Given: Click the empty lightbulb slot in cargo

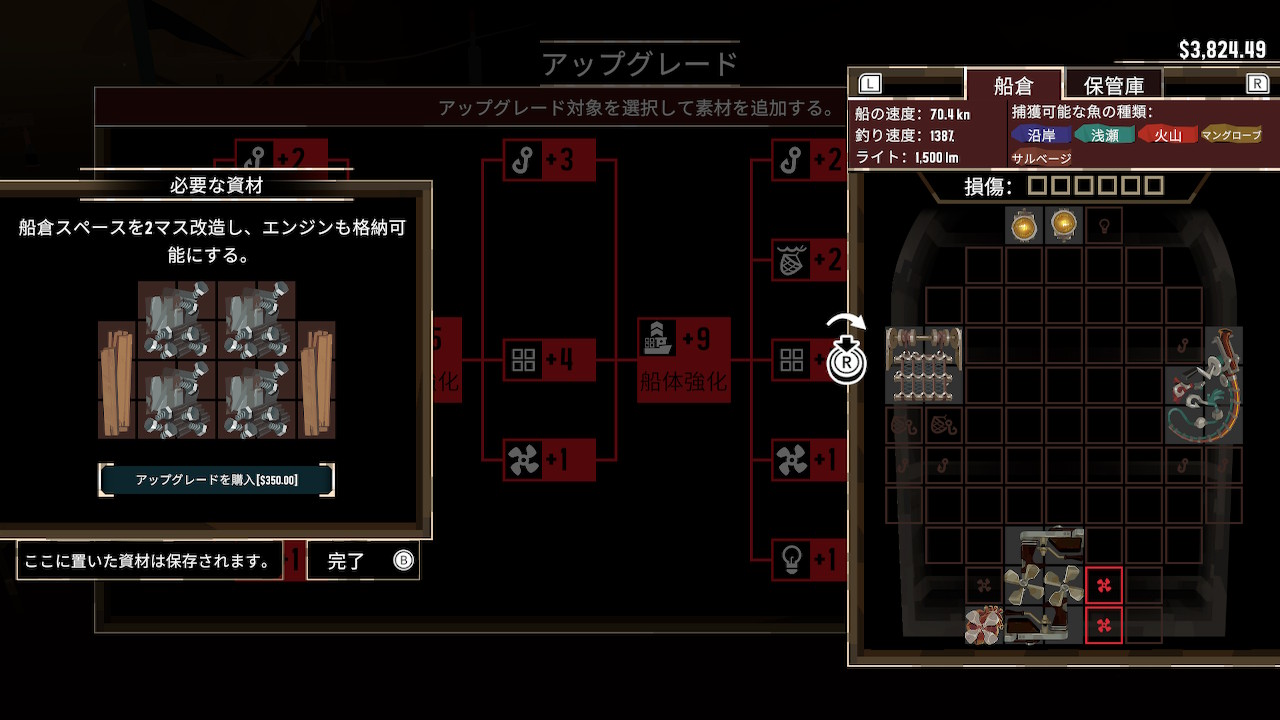Looking at the screenshot, I should 1104,226.
